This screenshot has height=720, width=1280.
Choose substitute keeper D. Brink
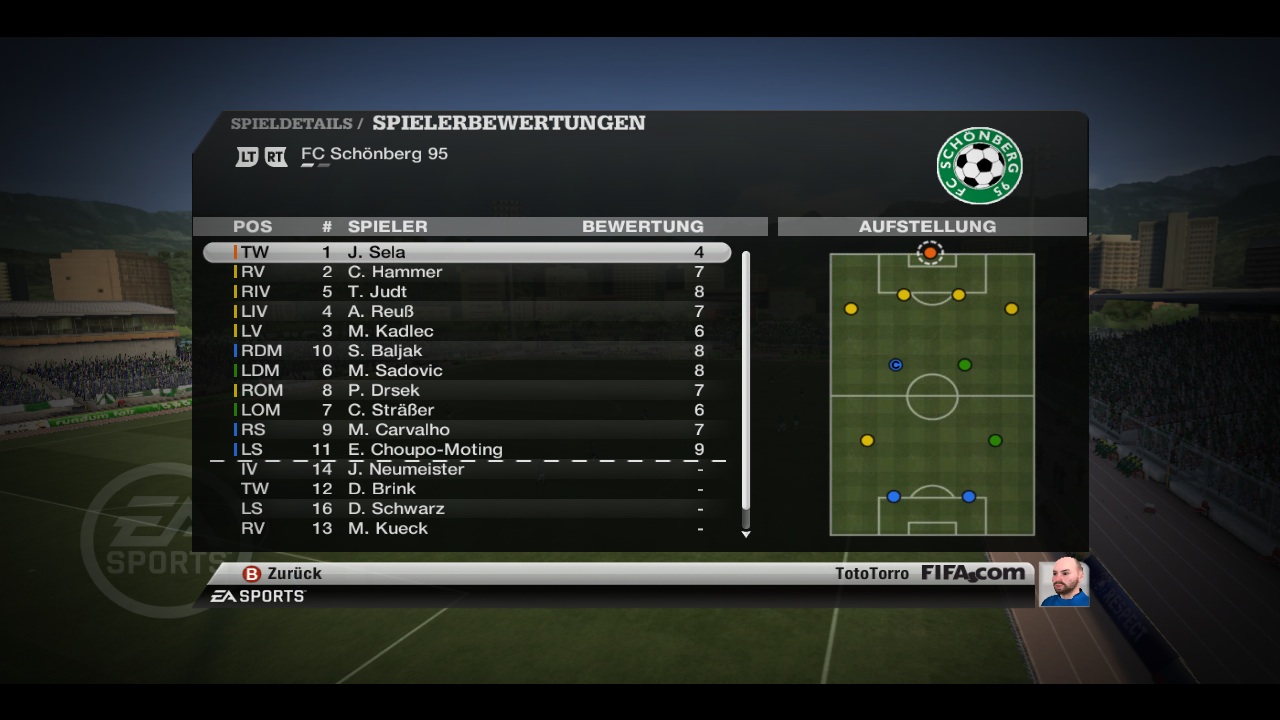coord(466,489)
